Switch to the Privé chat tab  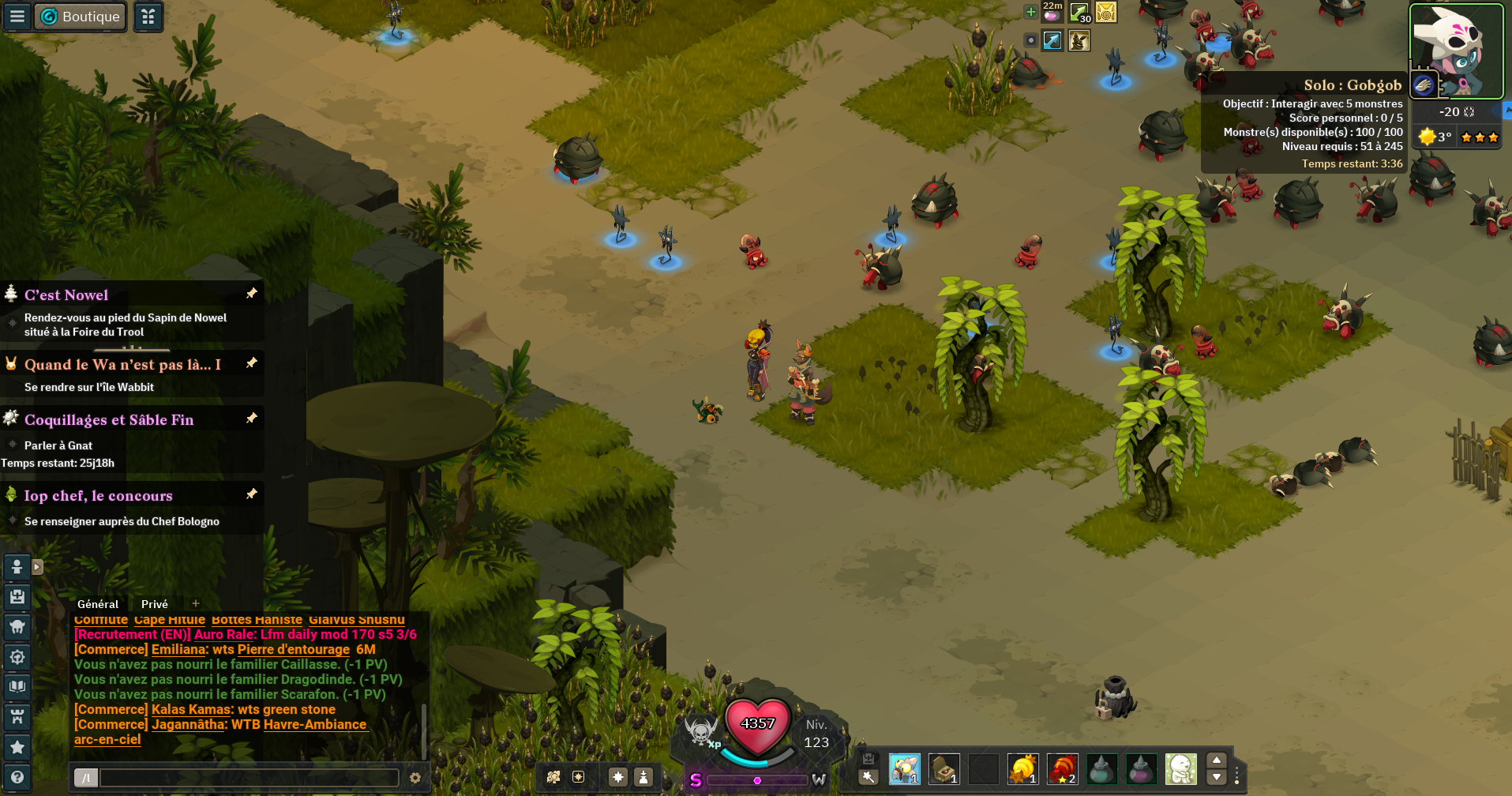point(155,604)
